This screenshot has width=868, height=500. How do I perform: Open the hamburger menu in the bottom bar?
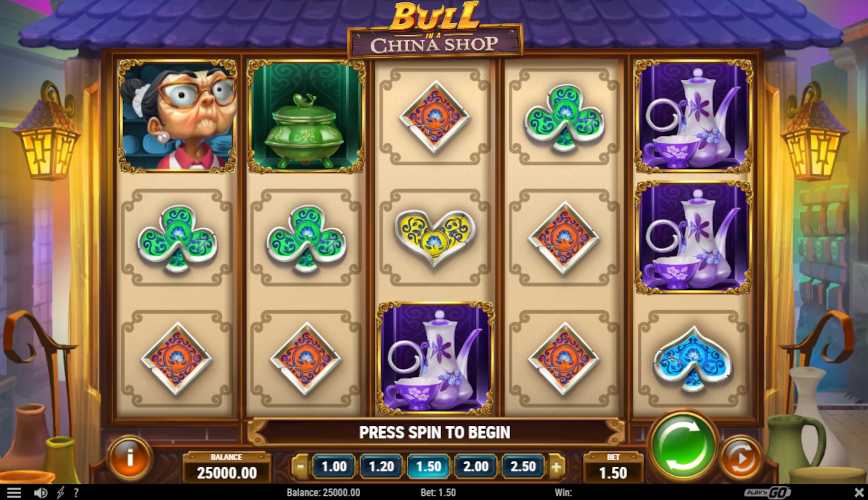coord(13,493)
